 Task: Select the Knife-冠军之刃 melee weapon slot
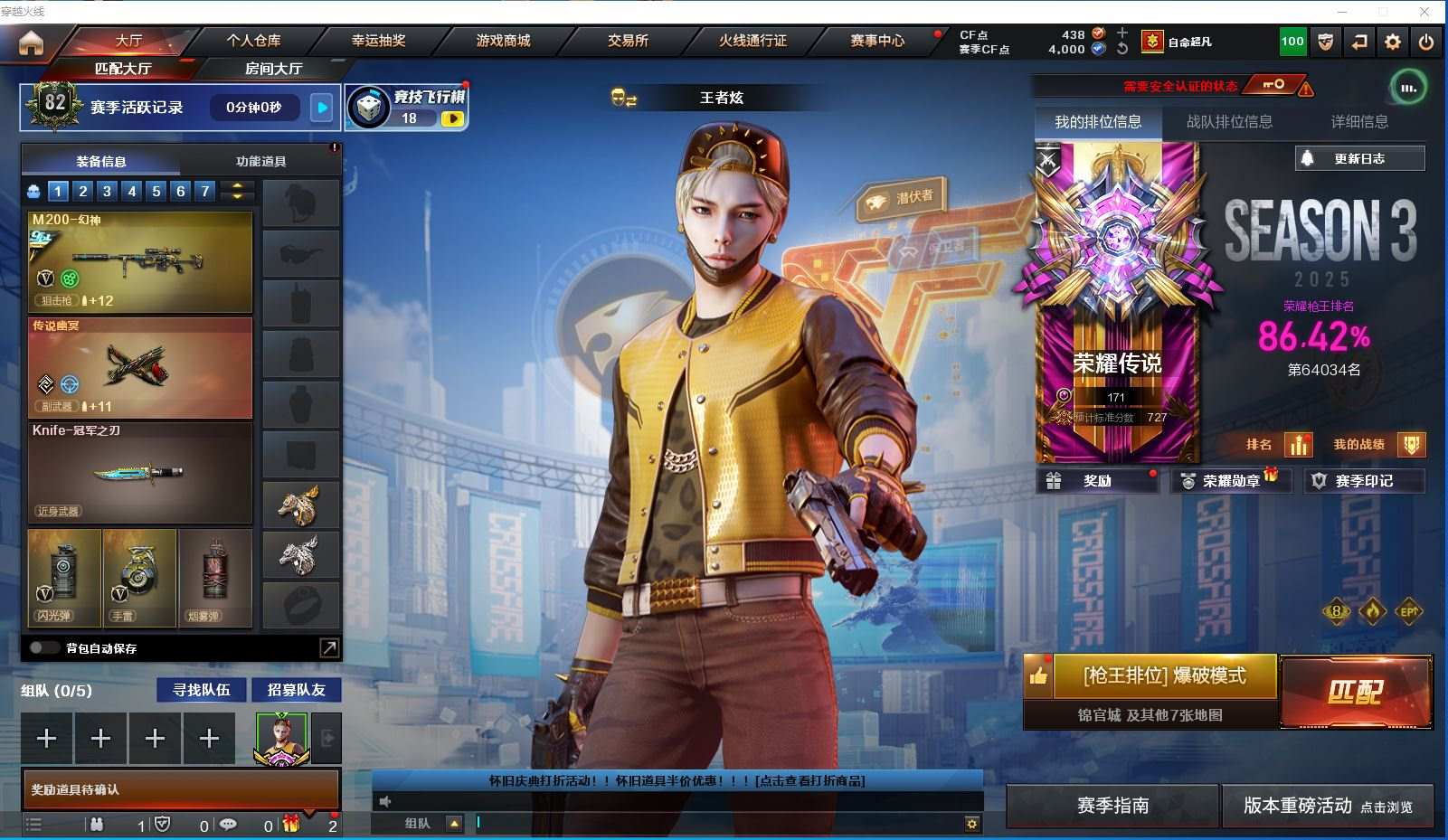[x=140, y=472]
